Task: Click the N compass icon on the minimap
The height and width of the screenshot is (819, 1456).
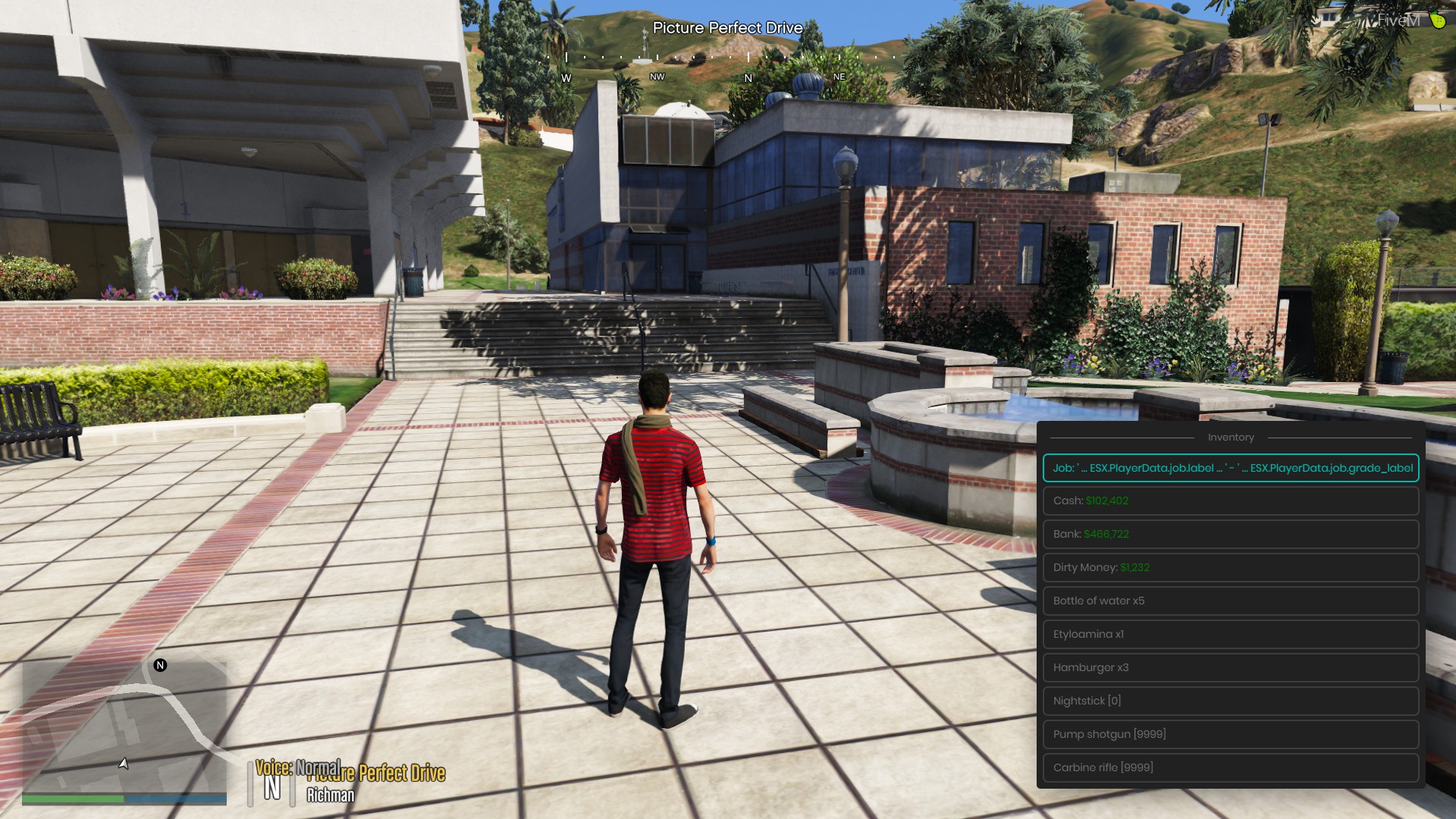Action: (x=159, y=666)
